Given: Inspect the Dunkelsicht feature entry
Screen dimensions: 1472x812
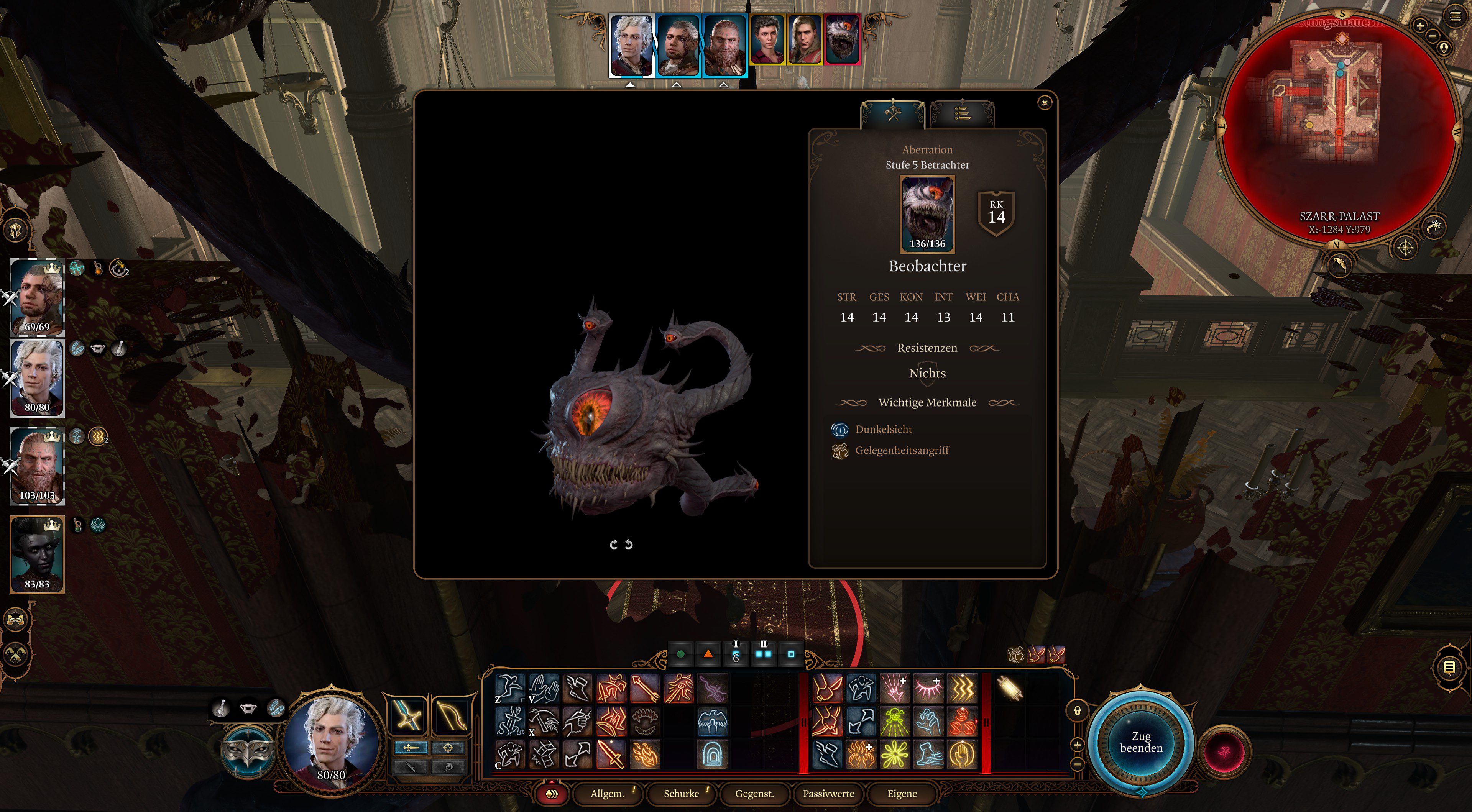Looking at the screenshot, I should [883, 429].
